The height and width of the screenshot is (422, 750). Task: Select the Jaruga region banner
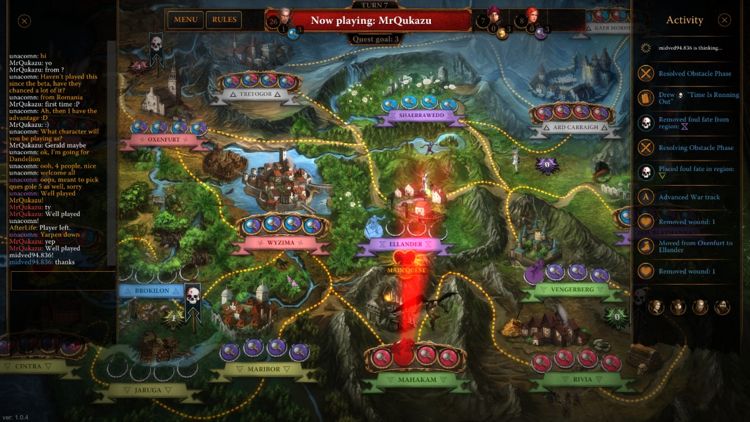(146, 388)
